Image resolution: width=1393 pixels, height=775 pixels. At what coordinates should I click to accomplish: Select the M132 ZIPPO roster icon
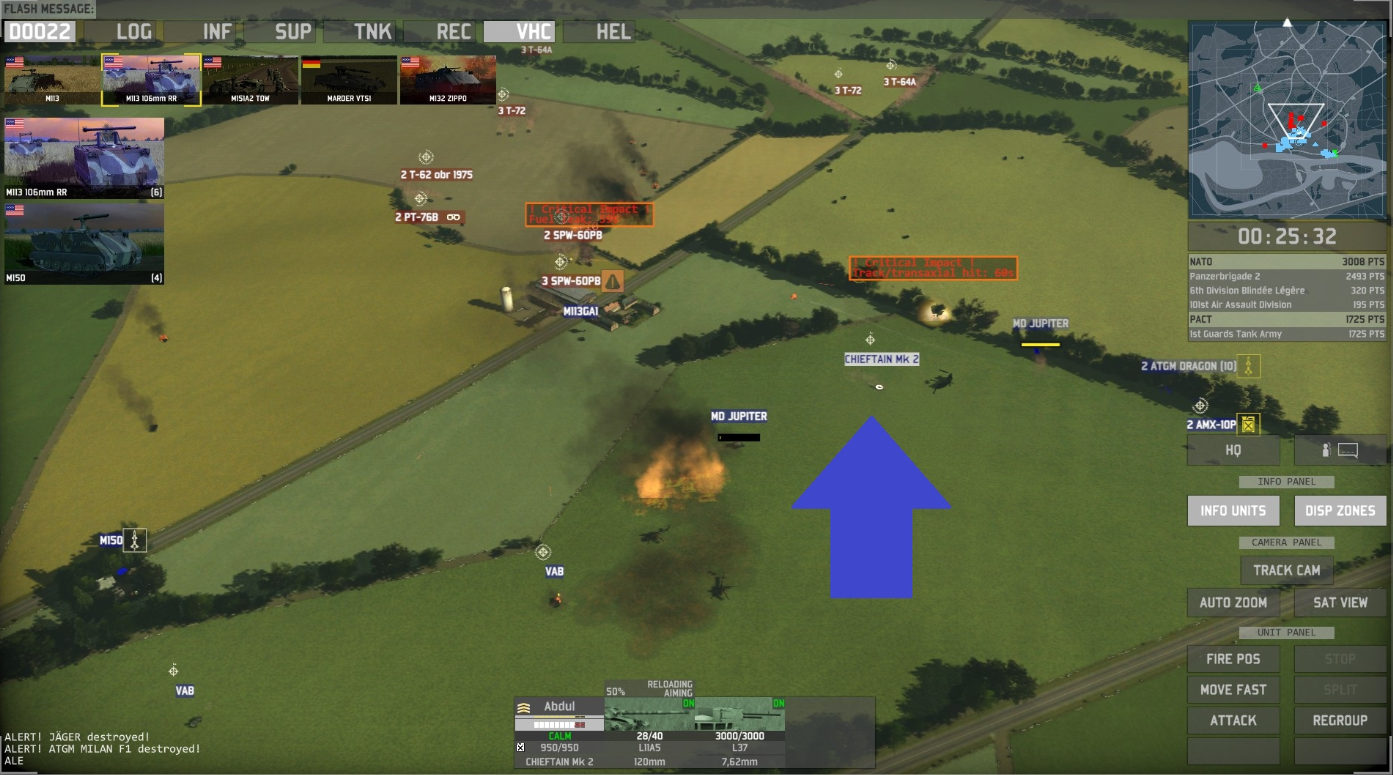[x=446, y=79]
